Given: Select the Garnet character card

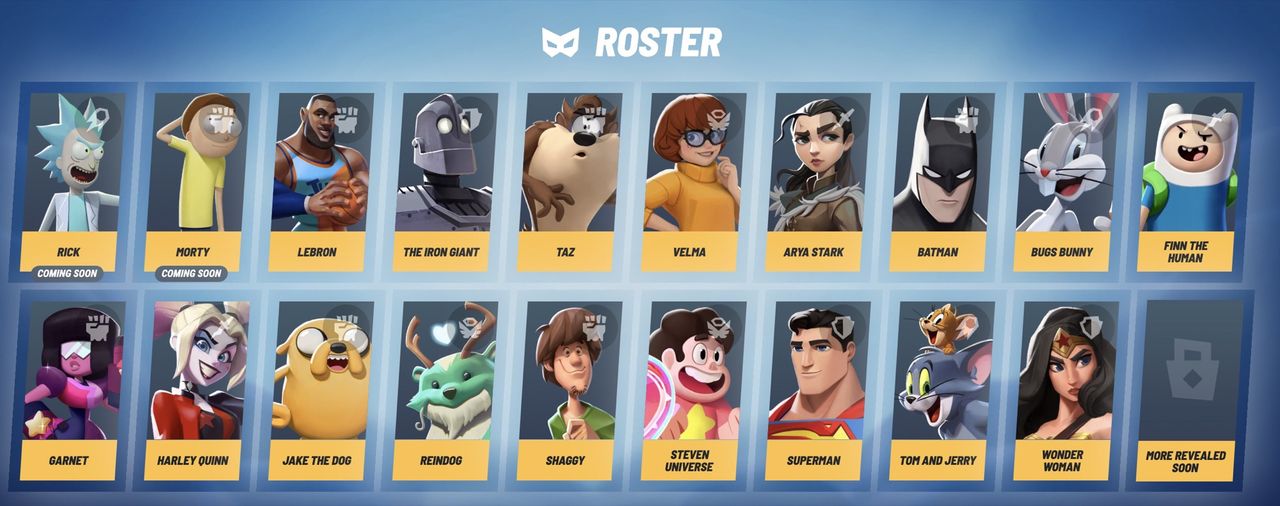Looking at the screenshot, I should tap(71, 388).
